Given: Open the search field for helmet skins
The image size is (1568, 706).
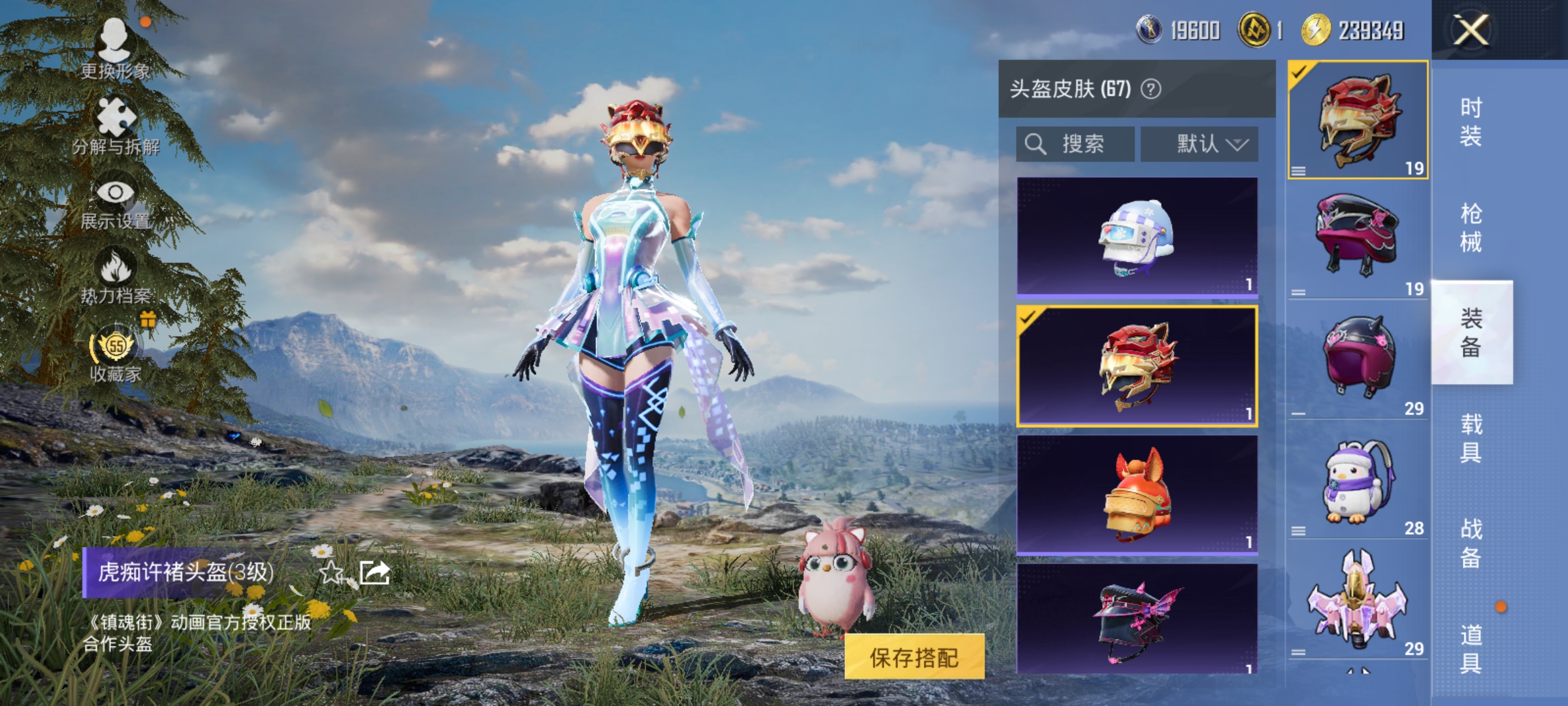Looking at the screenshot, I should pyautogui.click(x=1075, y=143).
